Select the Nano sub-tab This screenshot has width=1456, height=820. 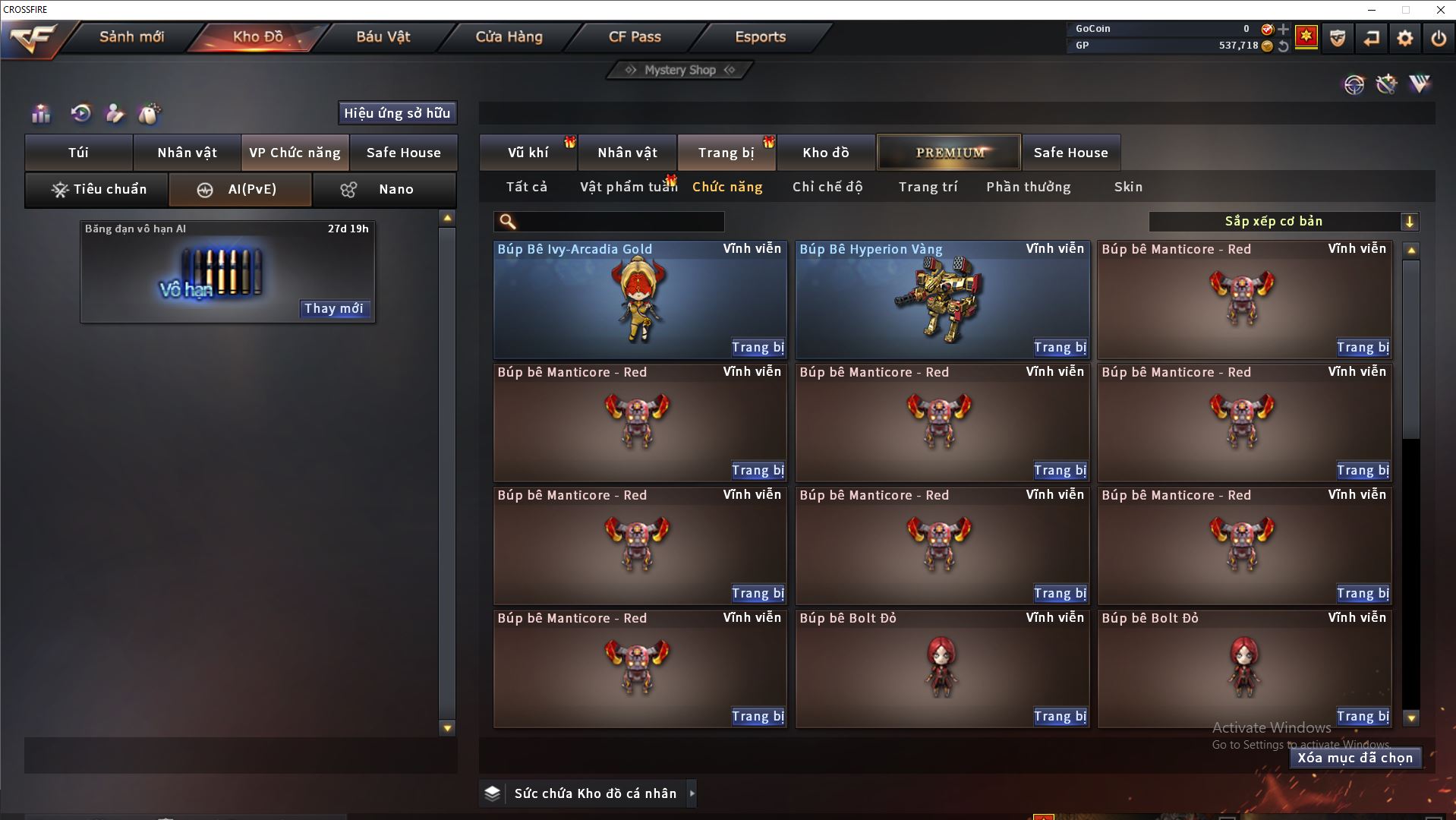(384, 189)
